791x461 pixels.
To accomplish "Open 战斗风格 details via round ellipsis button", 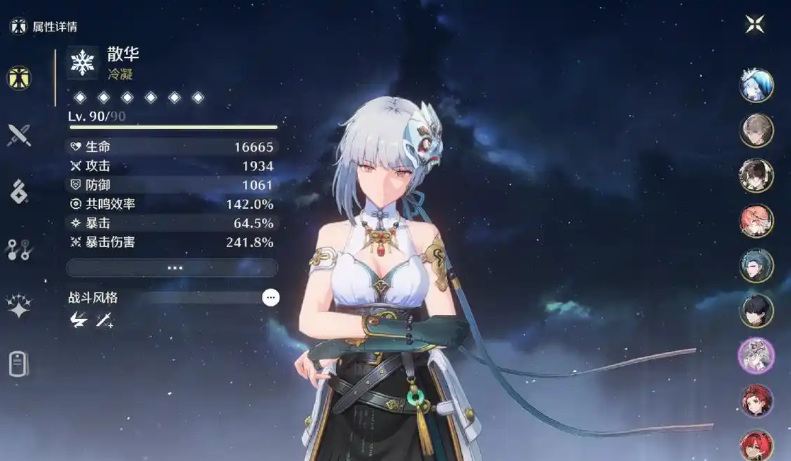I will tap(270, 297).
